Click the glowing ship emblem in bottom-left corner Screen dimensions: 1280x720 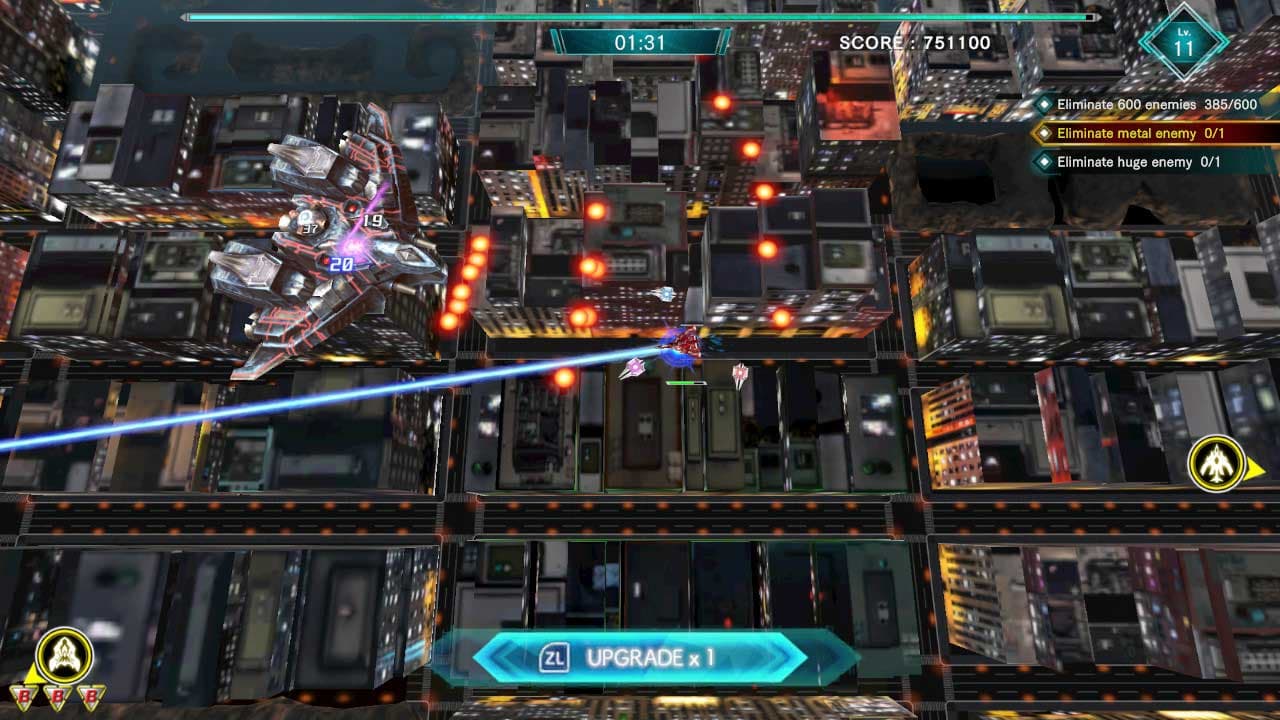tap(64, 655)
